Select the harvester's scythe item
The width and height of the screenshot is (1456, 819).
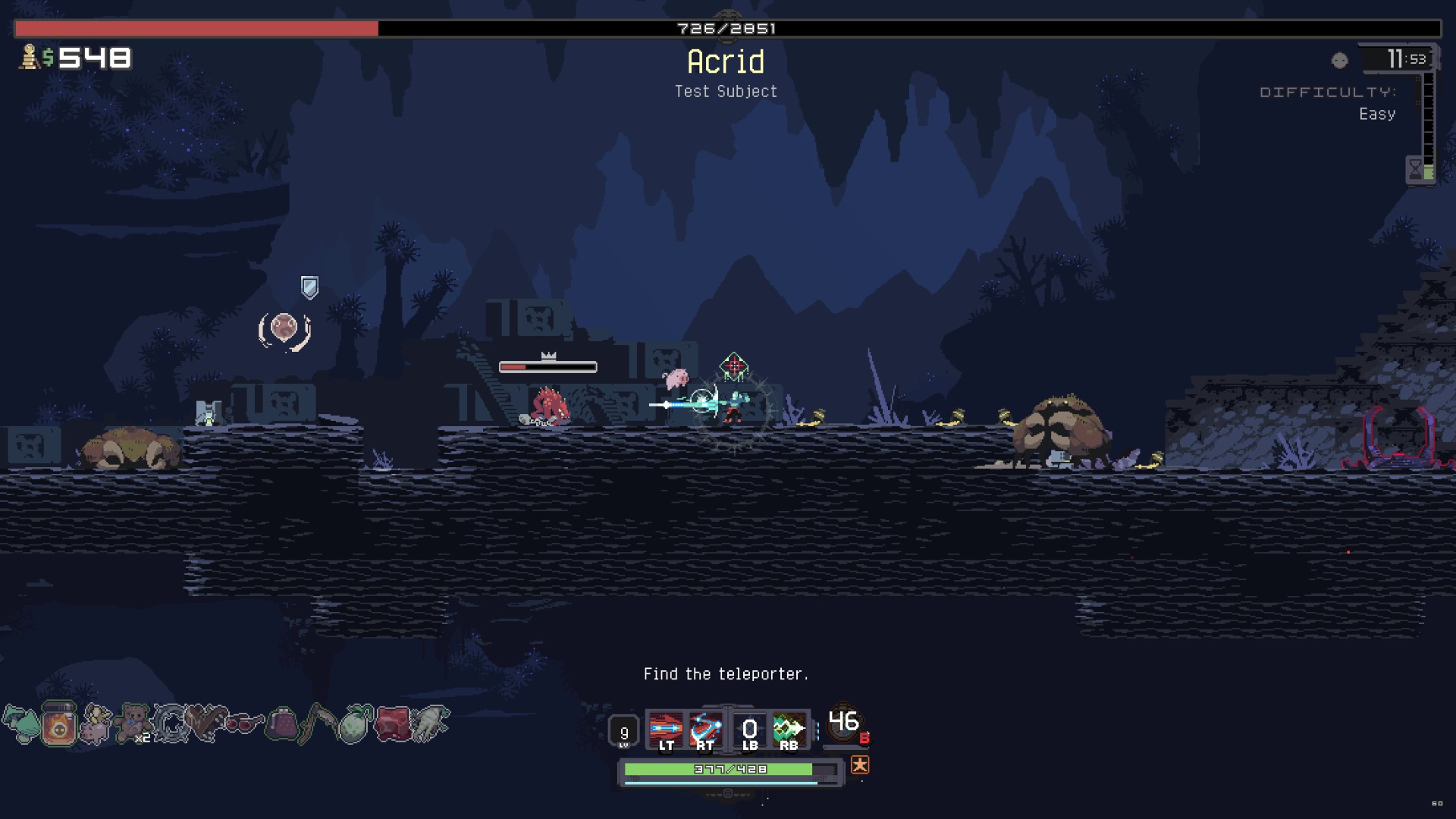point(318,723)
